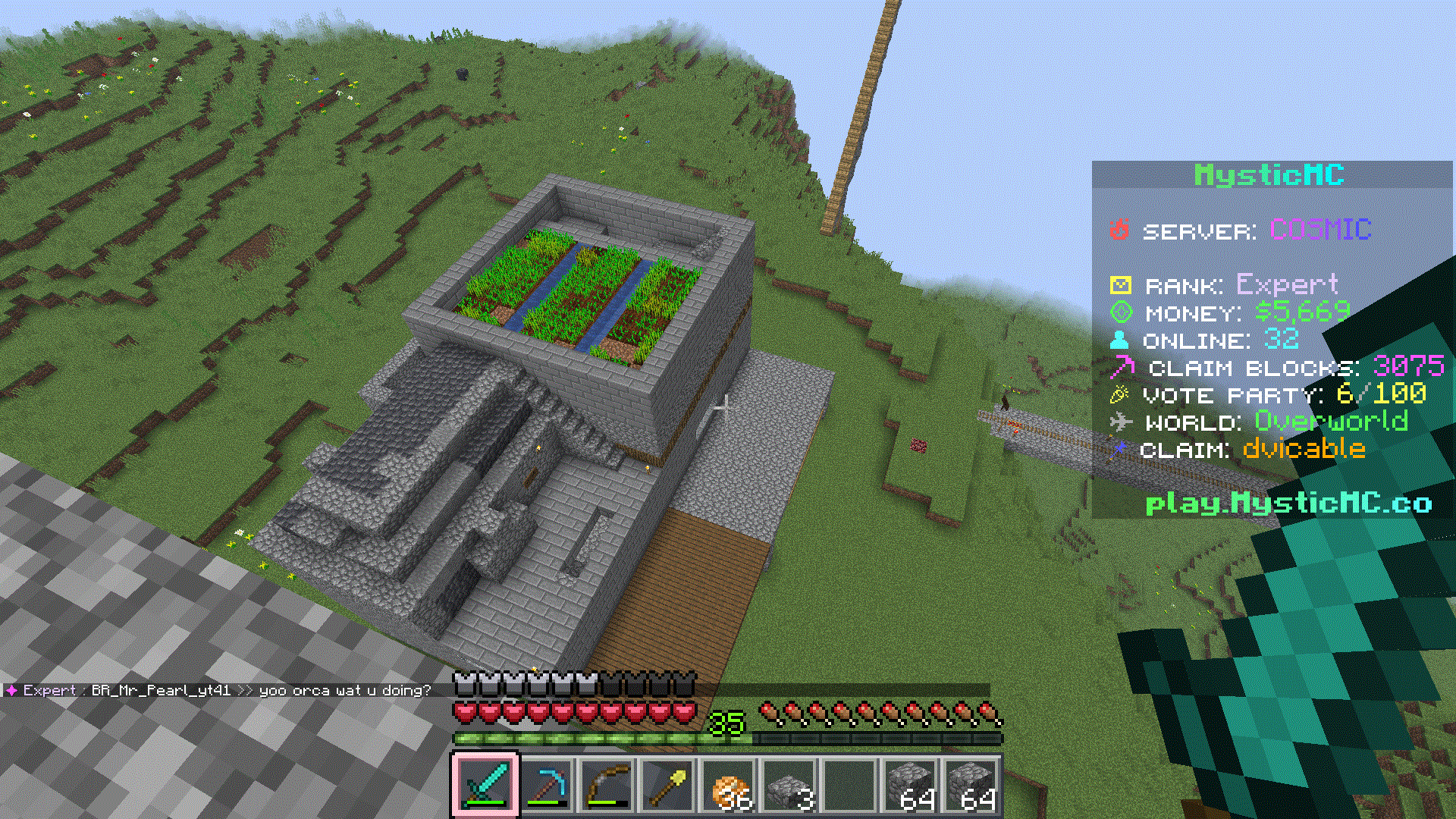Select the diamond pickaxe hotbar slot
Viewport: 1456px width, 819px height.
tap(546, 786)
